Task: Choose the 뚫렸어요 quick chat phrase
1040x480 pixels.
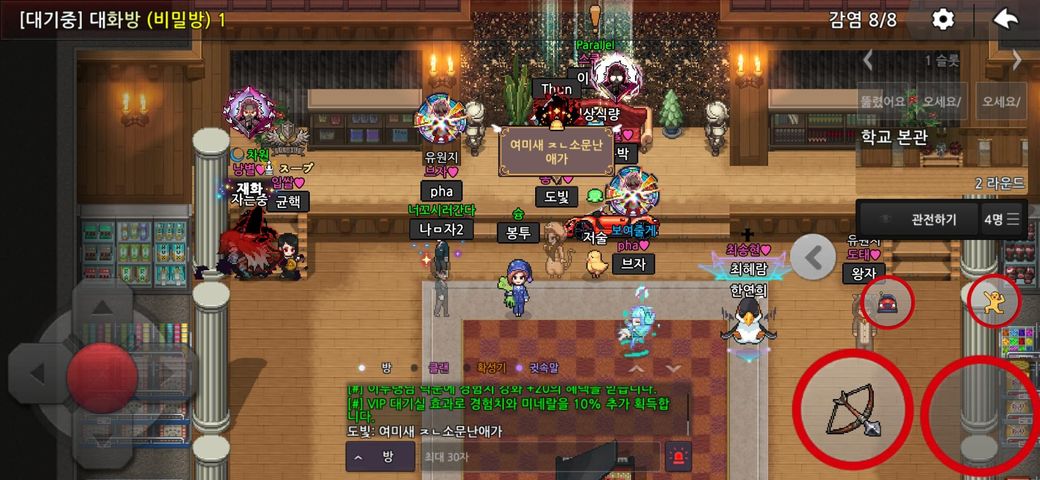Action: pos(882,101)
